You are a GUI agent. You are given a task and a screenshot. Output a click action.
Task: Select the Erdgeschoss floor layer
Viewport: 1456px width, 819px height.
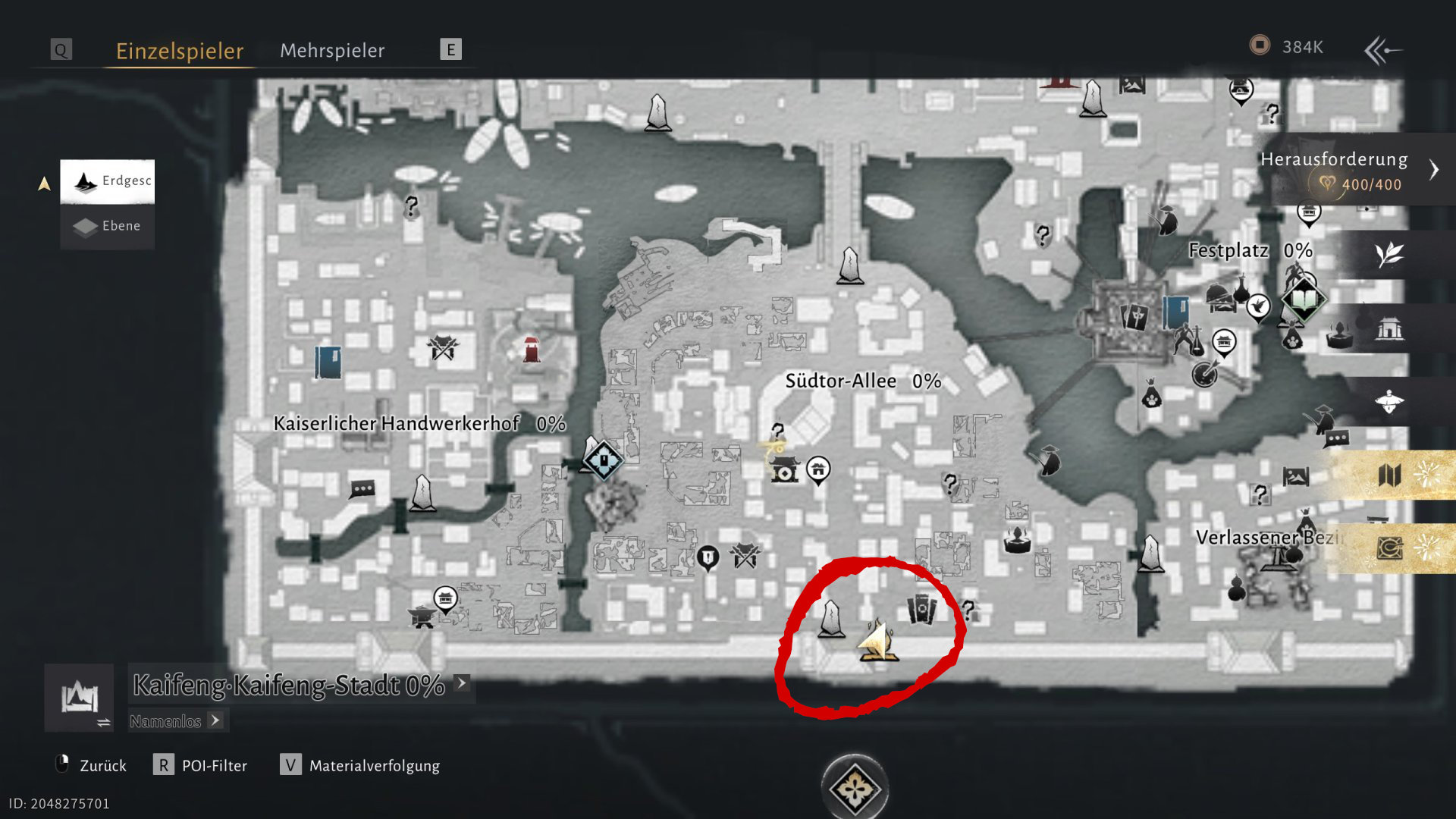(108, 181)
